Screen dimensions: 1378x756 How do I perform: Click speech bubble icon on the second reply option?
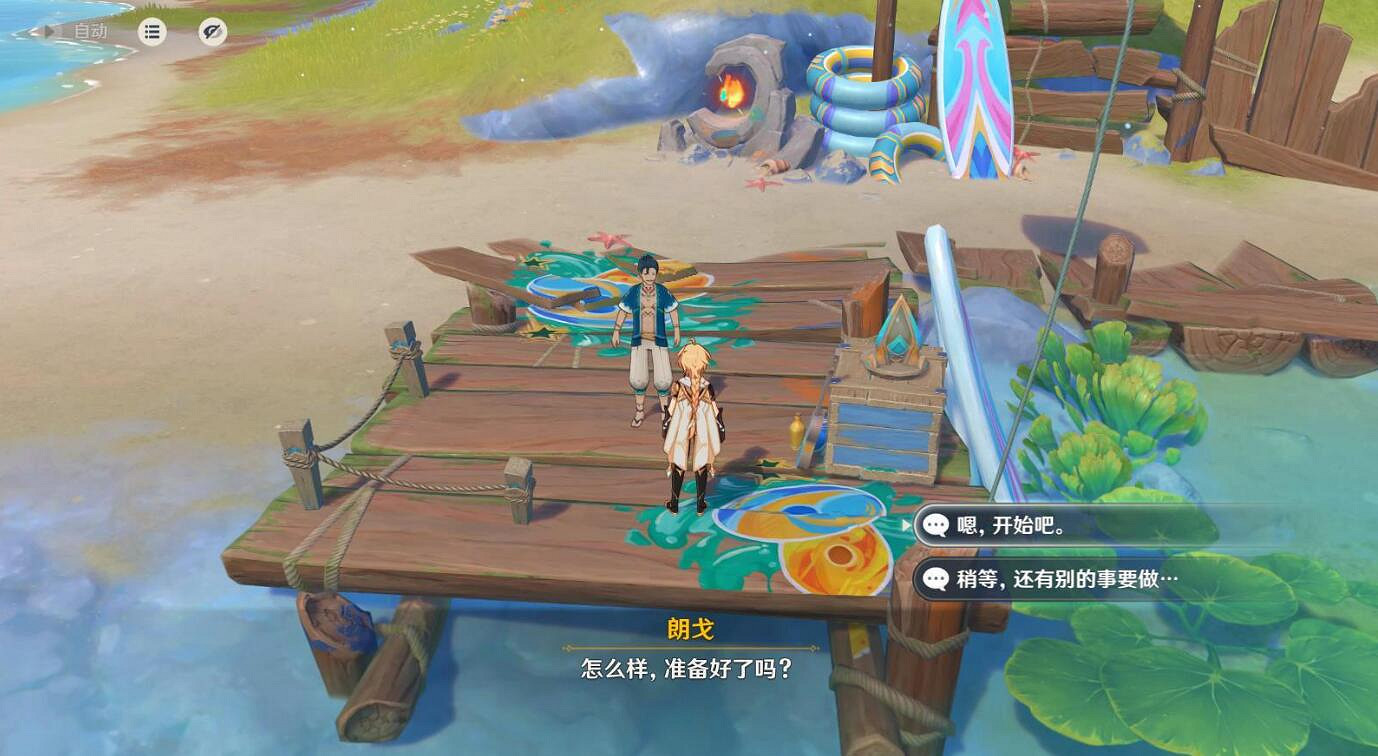(x=936, y=578)
